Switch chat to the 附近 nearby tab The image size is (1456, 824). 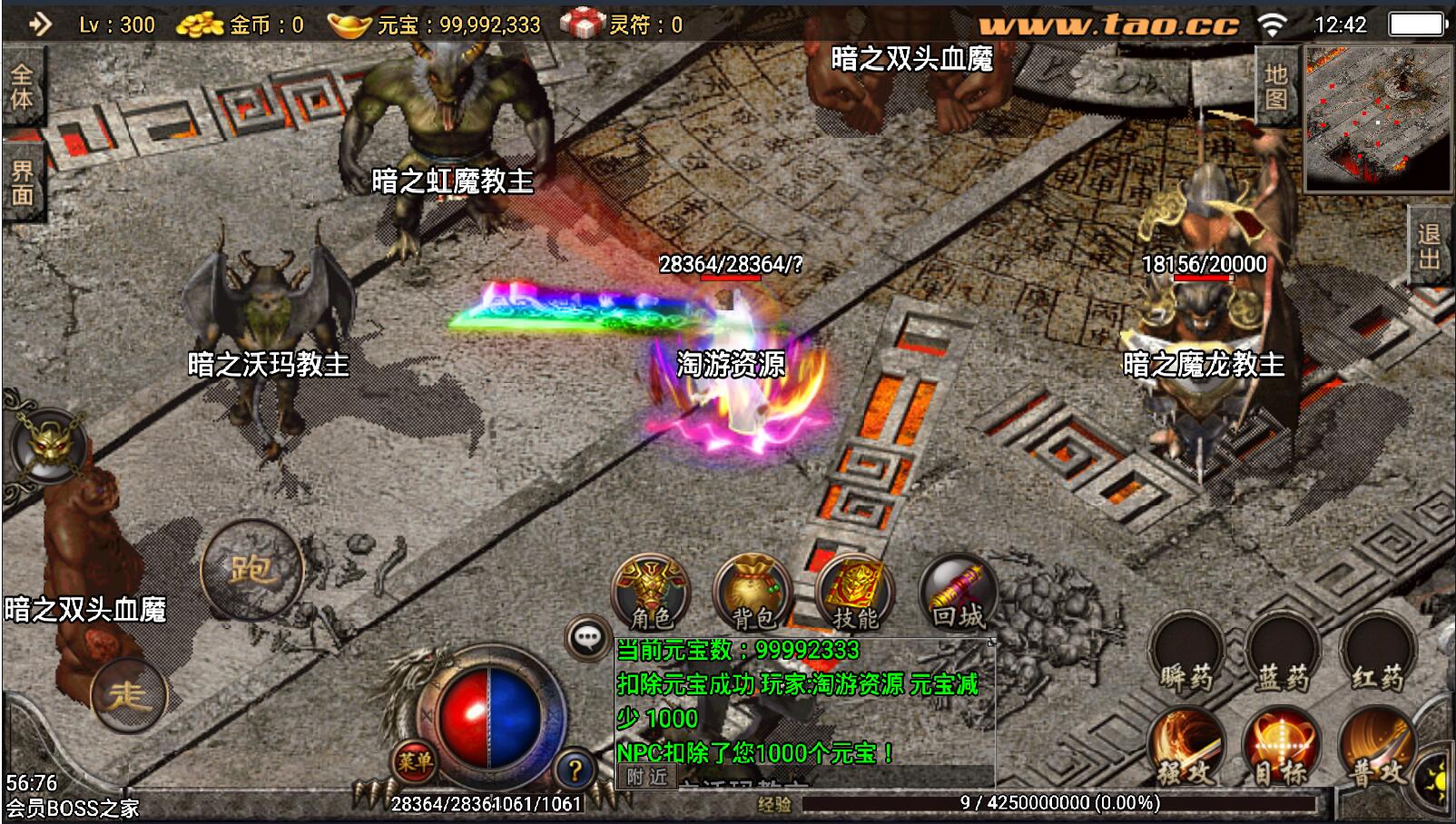[646, 777]
